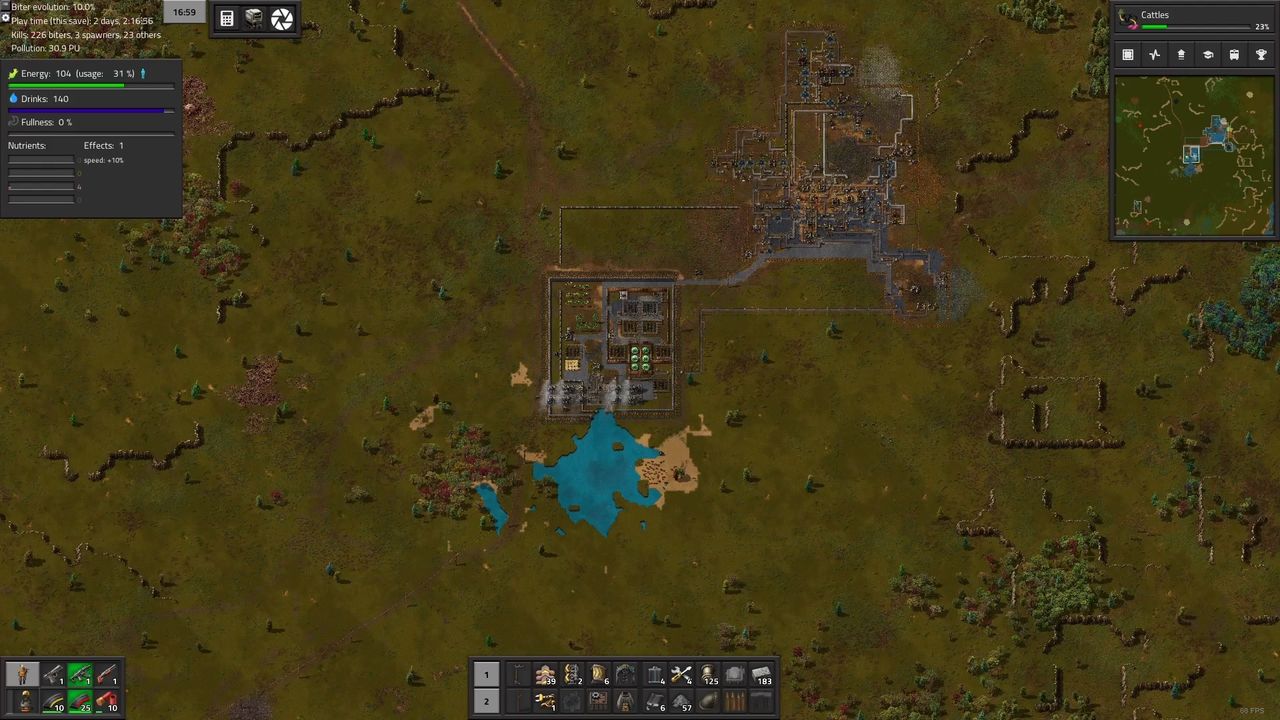Select the quickbar slot with 183 items
Viewport: 1280px width, 720px height.
coord(762,675)
